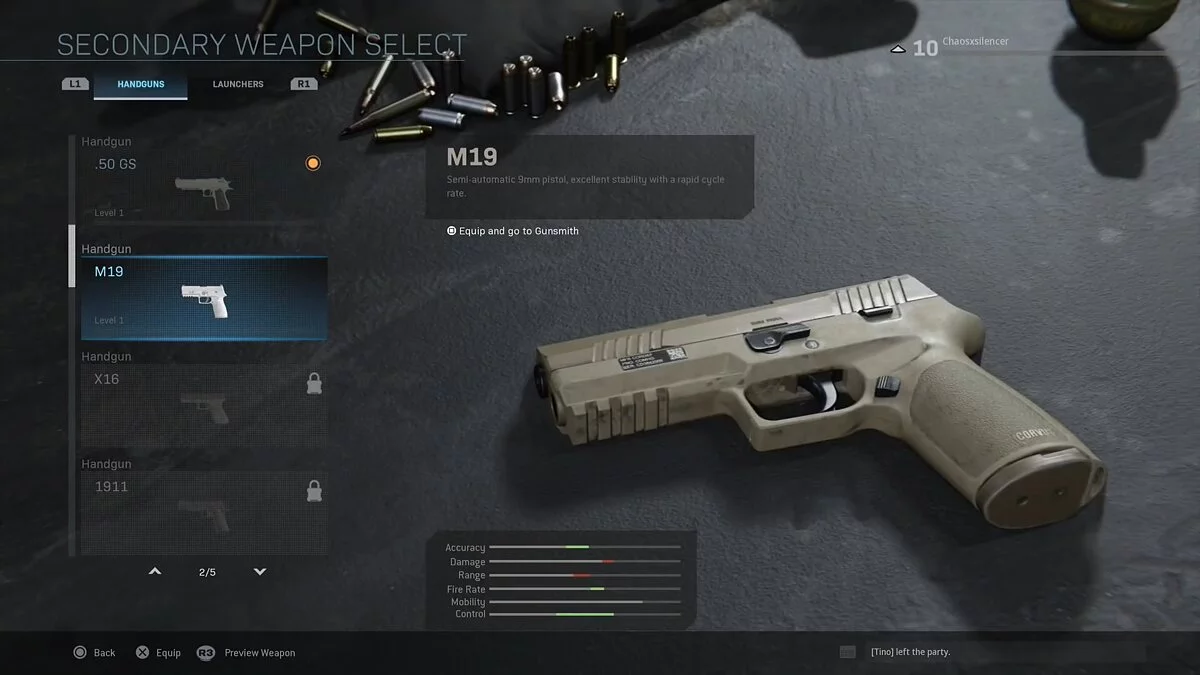Open the Launchers tab

[x=238, y=84]
